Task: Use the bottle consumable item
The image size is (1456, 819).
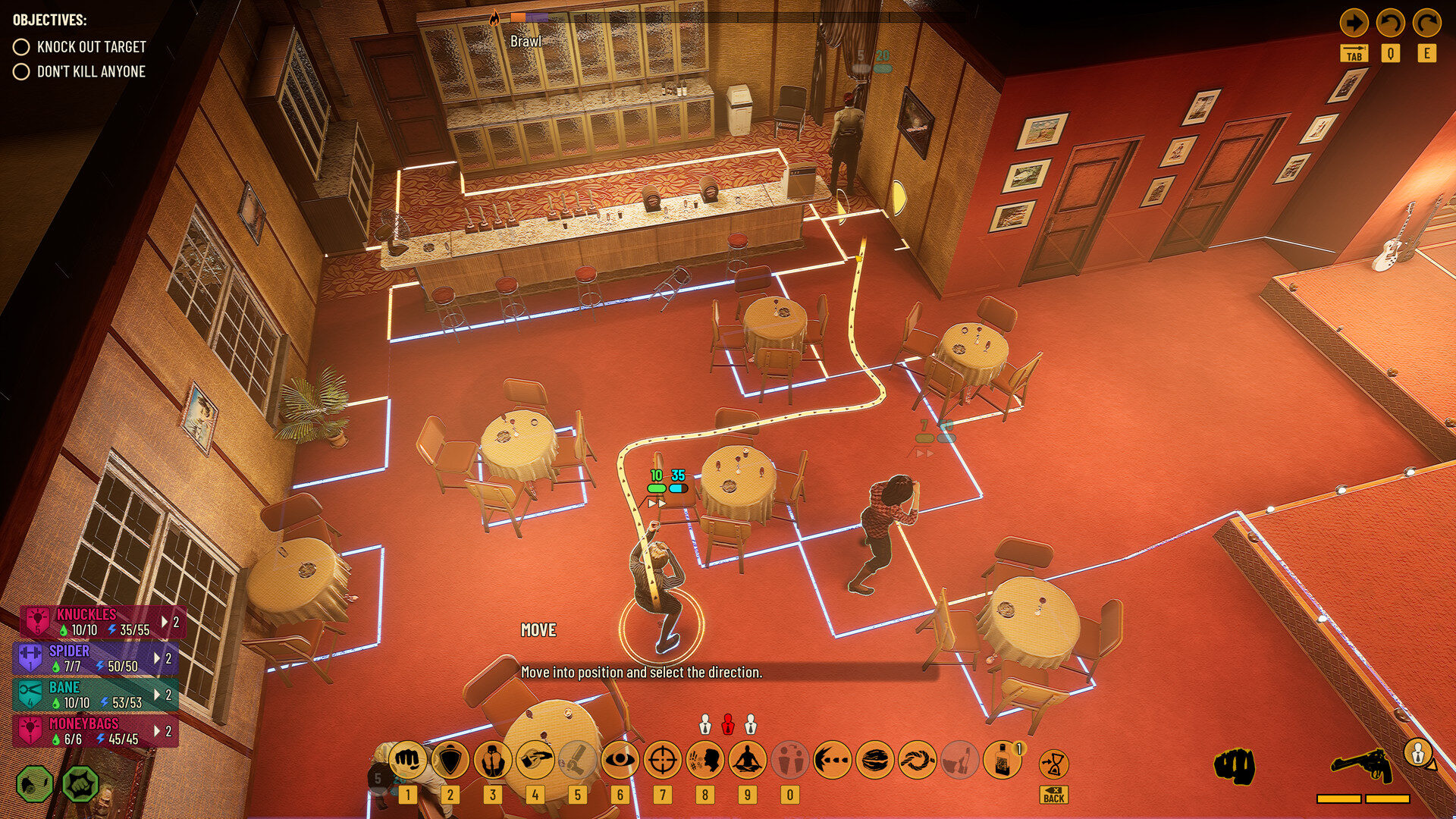Action: pos(1003,760)
